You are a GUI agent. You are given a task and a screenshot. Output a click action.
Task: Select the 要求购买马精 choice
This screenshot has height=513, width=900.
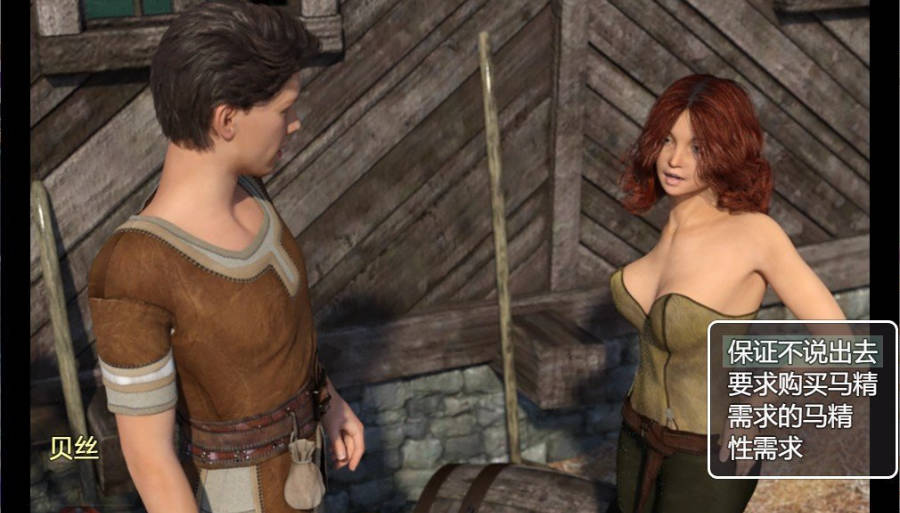tap(801, 384)
